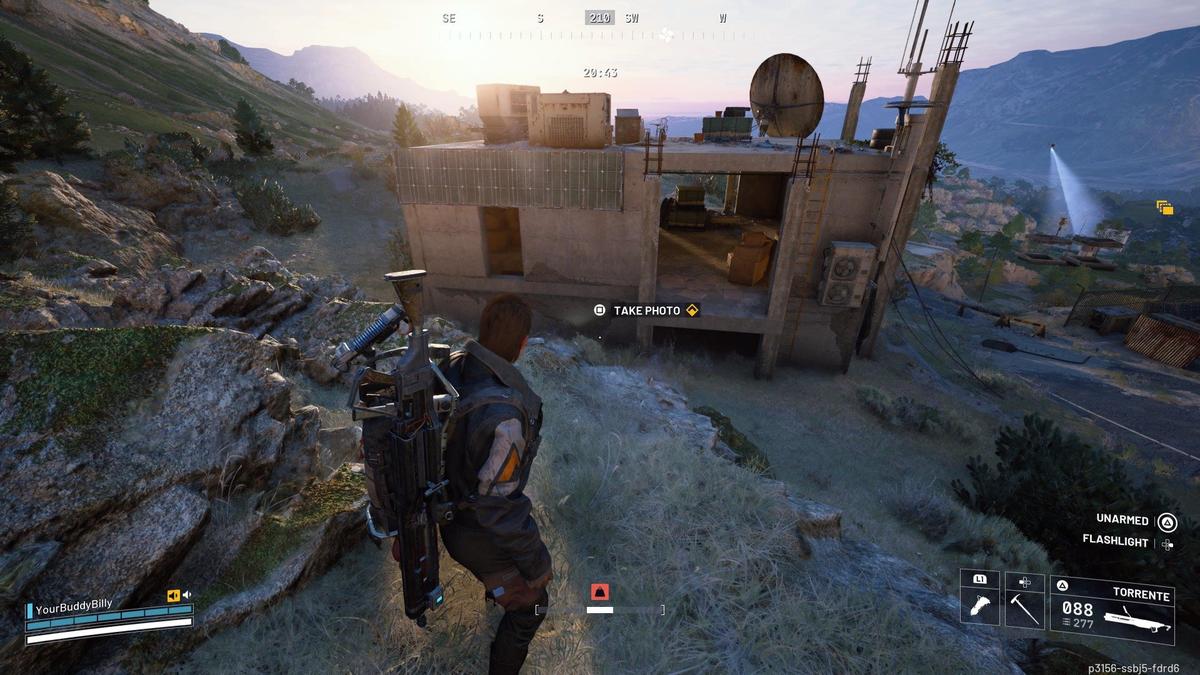Select the grappling hook tool slot

click(979, 602)
